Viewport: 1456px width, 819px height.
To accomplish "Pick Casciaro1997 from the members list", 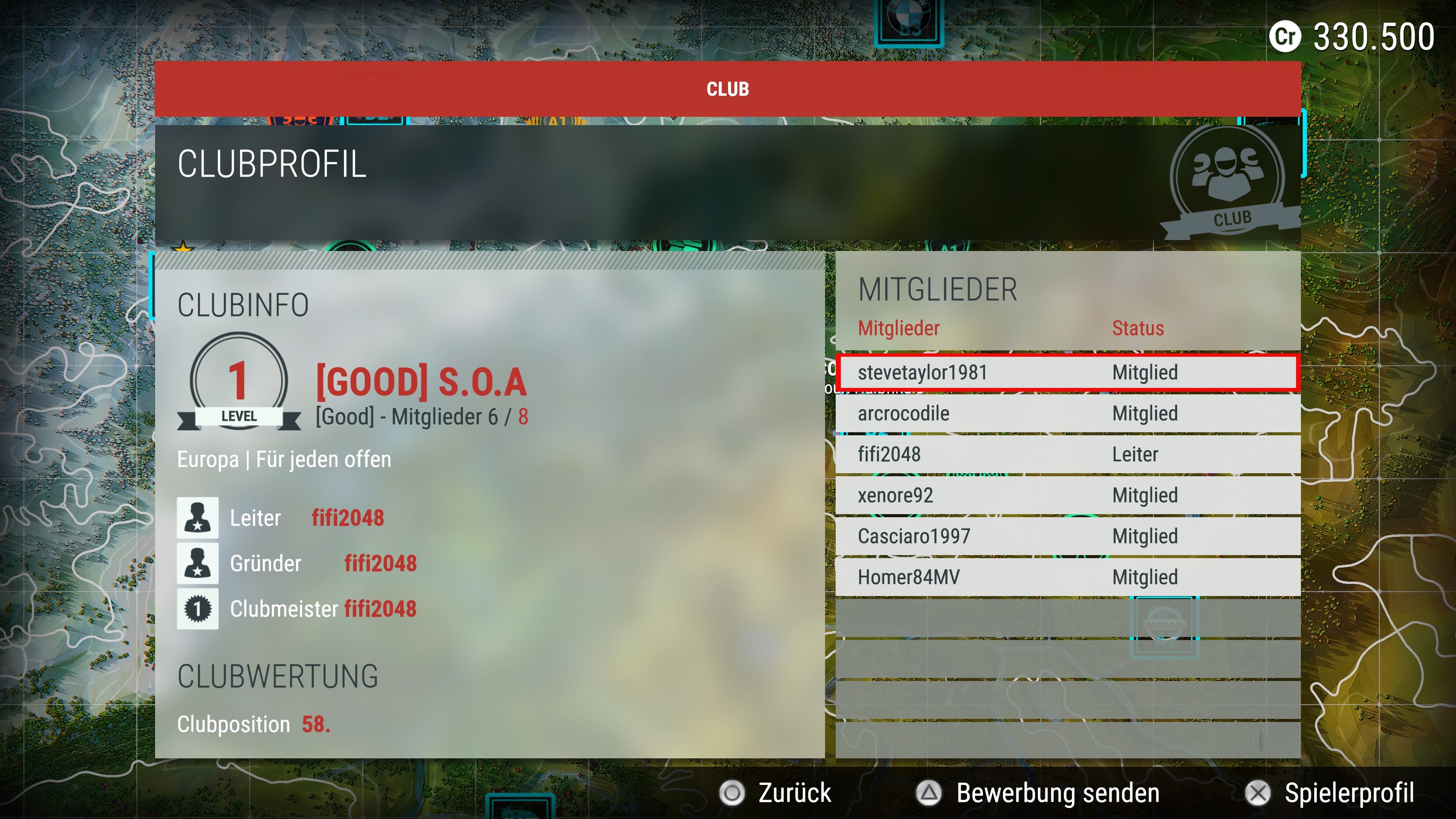I will pyautogui.click(x=1067, y=537).
